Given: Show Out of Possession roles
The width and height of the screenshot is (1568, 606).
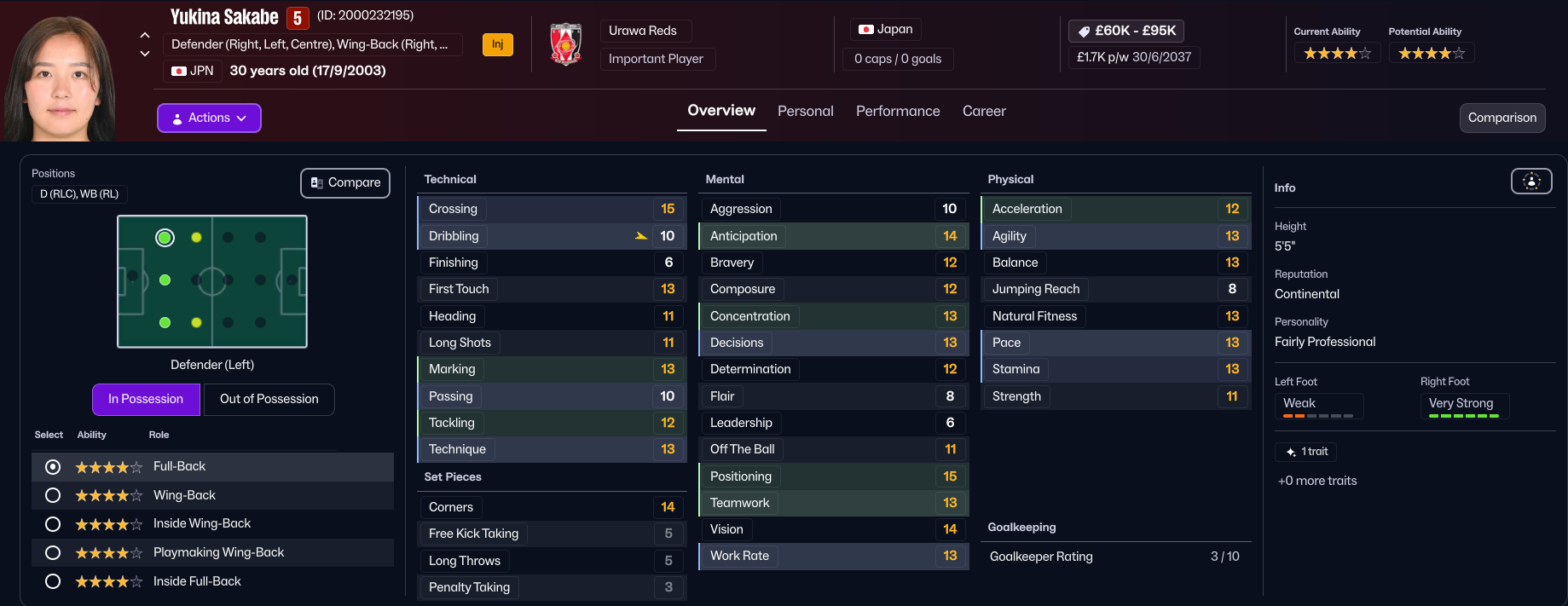Looking at the screenshot, I should [x=269, y=399].
